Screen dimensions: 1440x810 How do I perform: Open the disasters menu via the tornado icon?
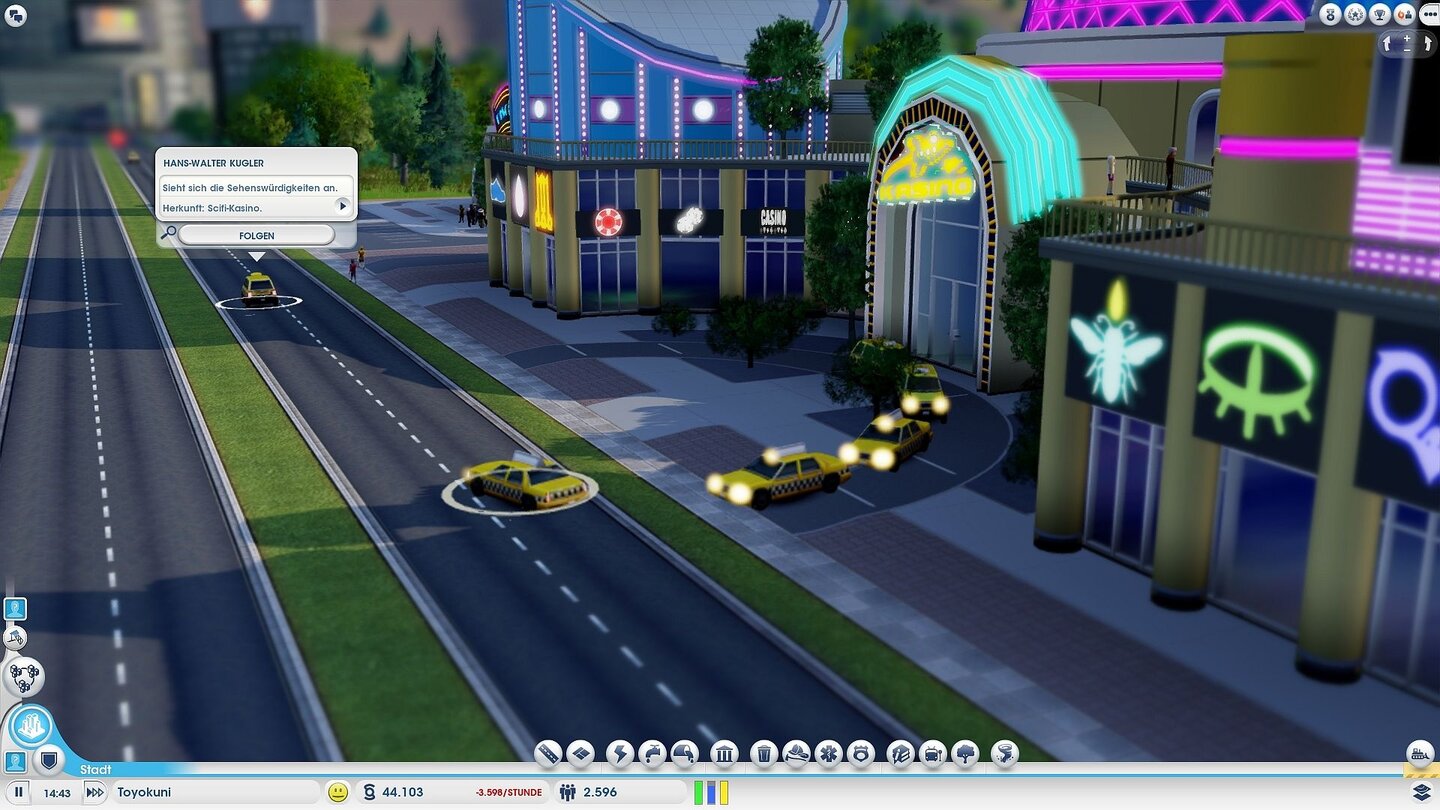click(1003, 753)
